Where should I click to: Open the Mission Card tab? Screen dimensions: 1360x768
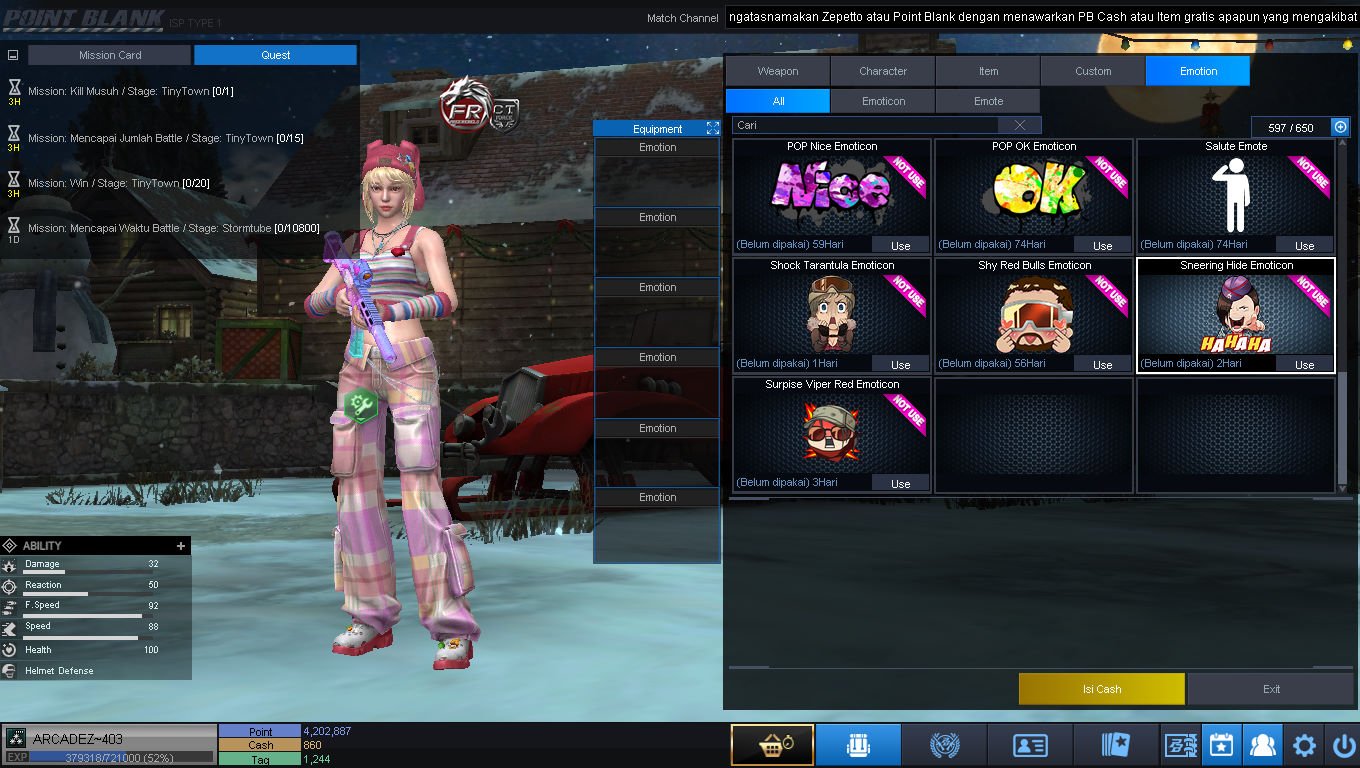(x=110, y=55)
